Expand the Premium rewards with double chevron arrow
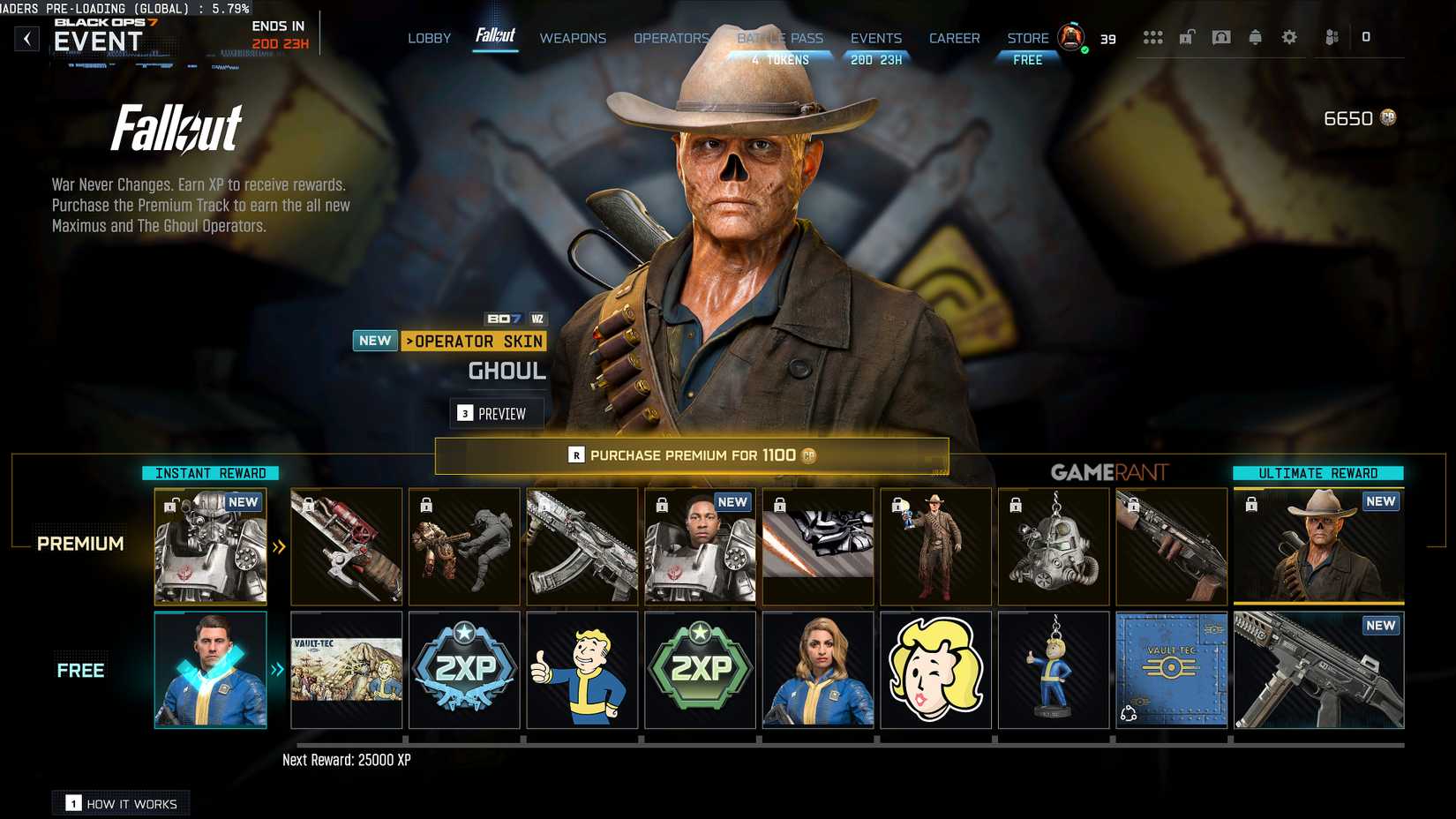Screen dimensions: 1456x819 (x=278, y=545)
